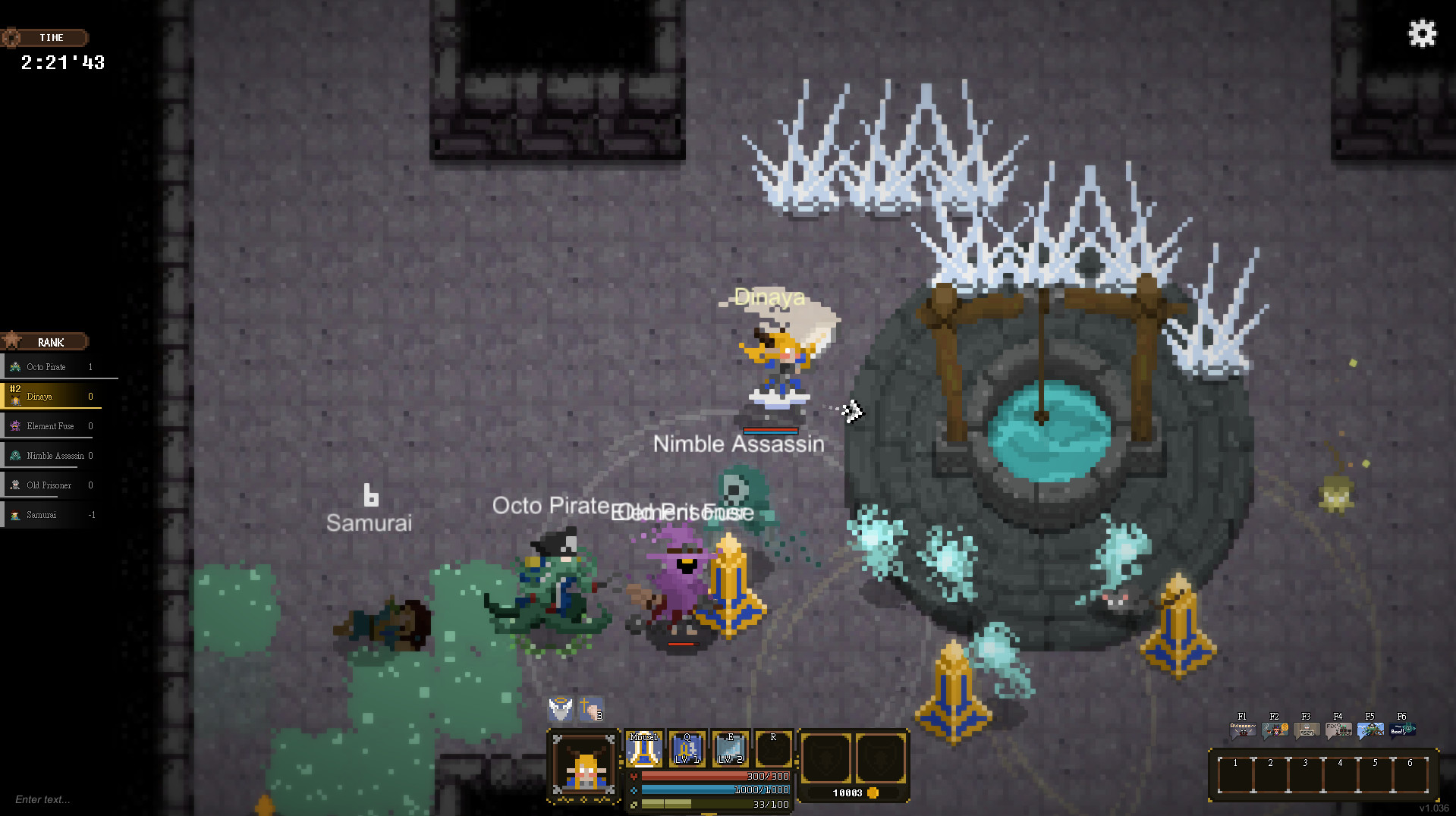Open the settings gear menu

(1421, 33)
